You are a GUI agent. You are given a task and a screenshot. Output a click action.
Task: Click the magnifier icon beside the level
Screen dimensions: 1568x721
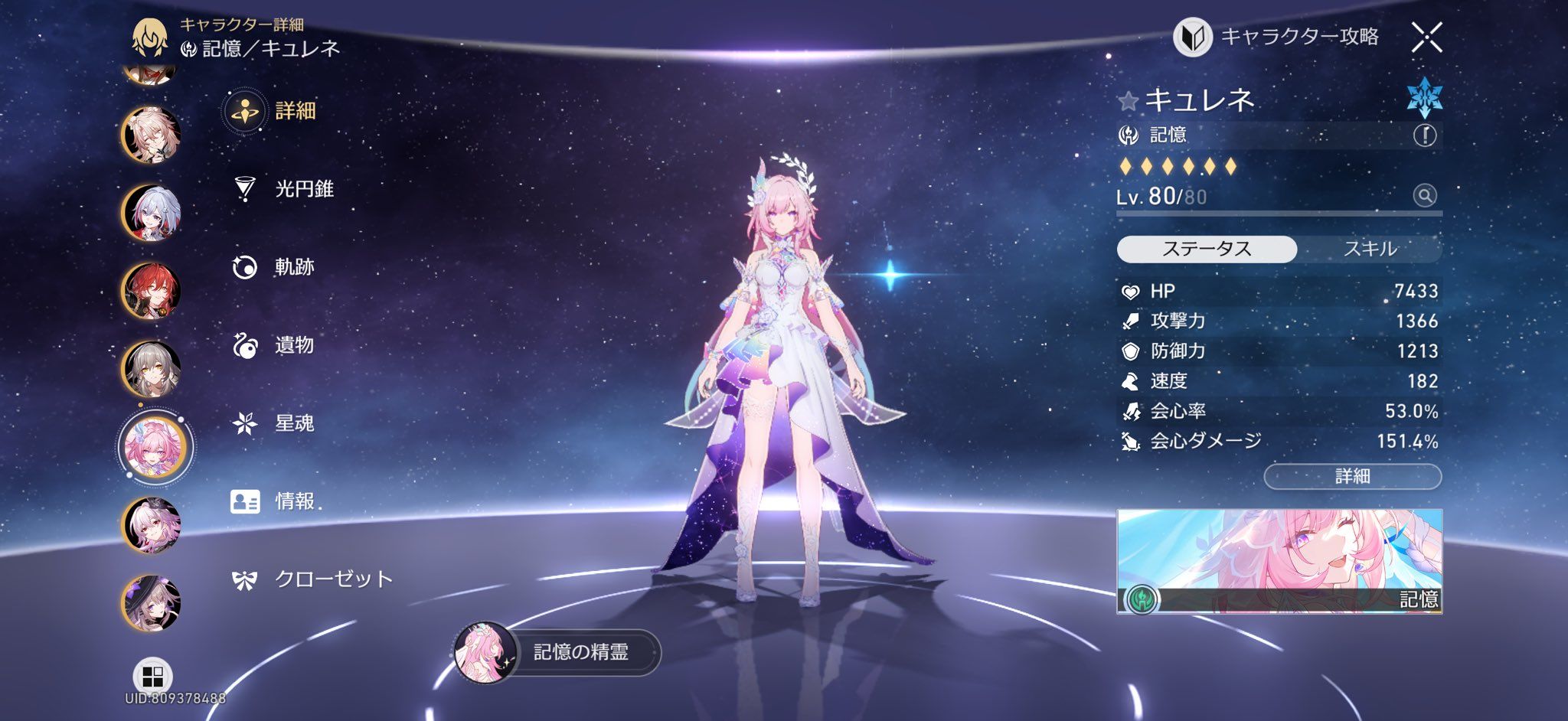click(x=1424, y=196)
